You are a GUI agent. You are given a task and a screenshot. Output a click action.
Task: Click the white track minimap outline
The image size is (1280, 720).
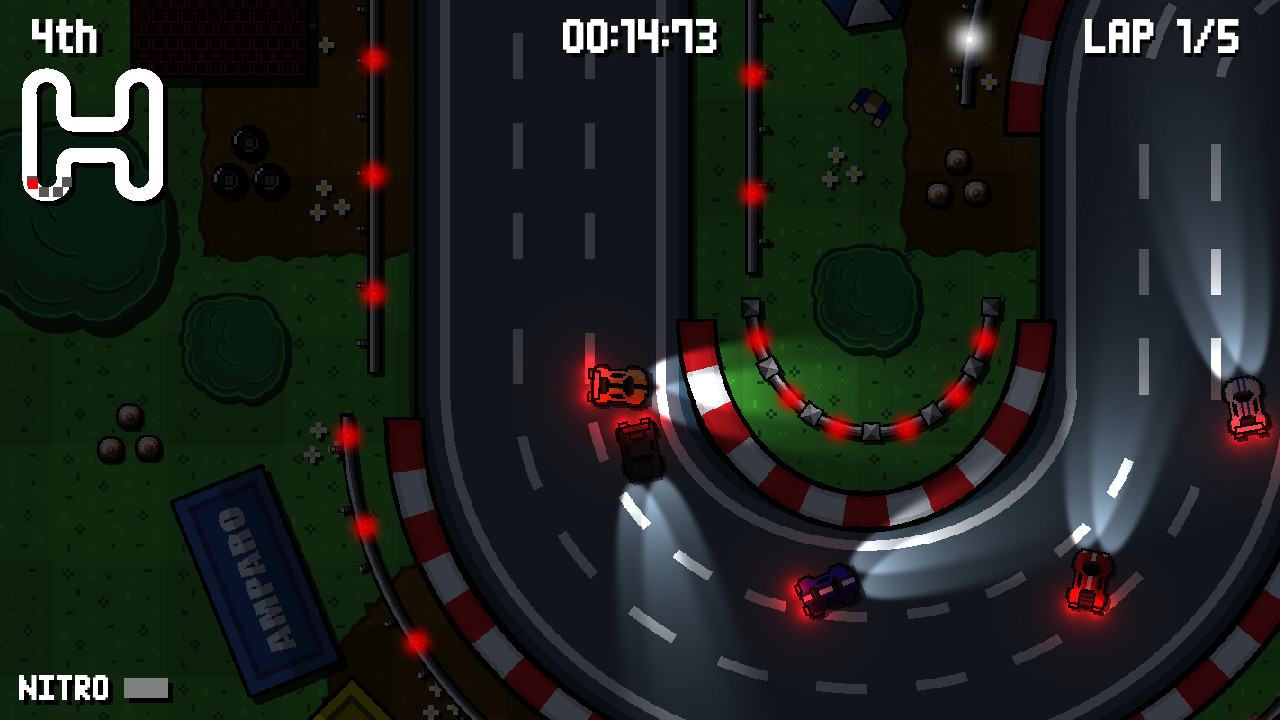[80, 125]
